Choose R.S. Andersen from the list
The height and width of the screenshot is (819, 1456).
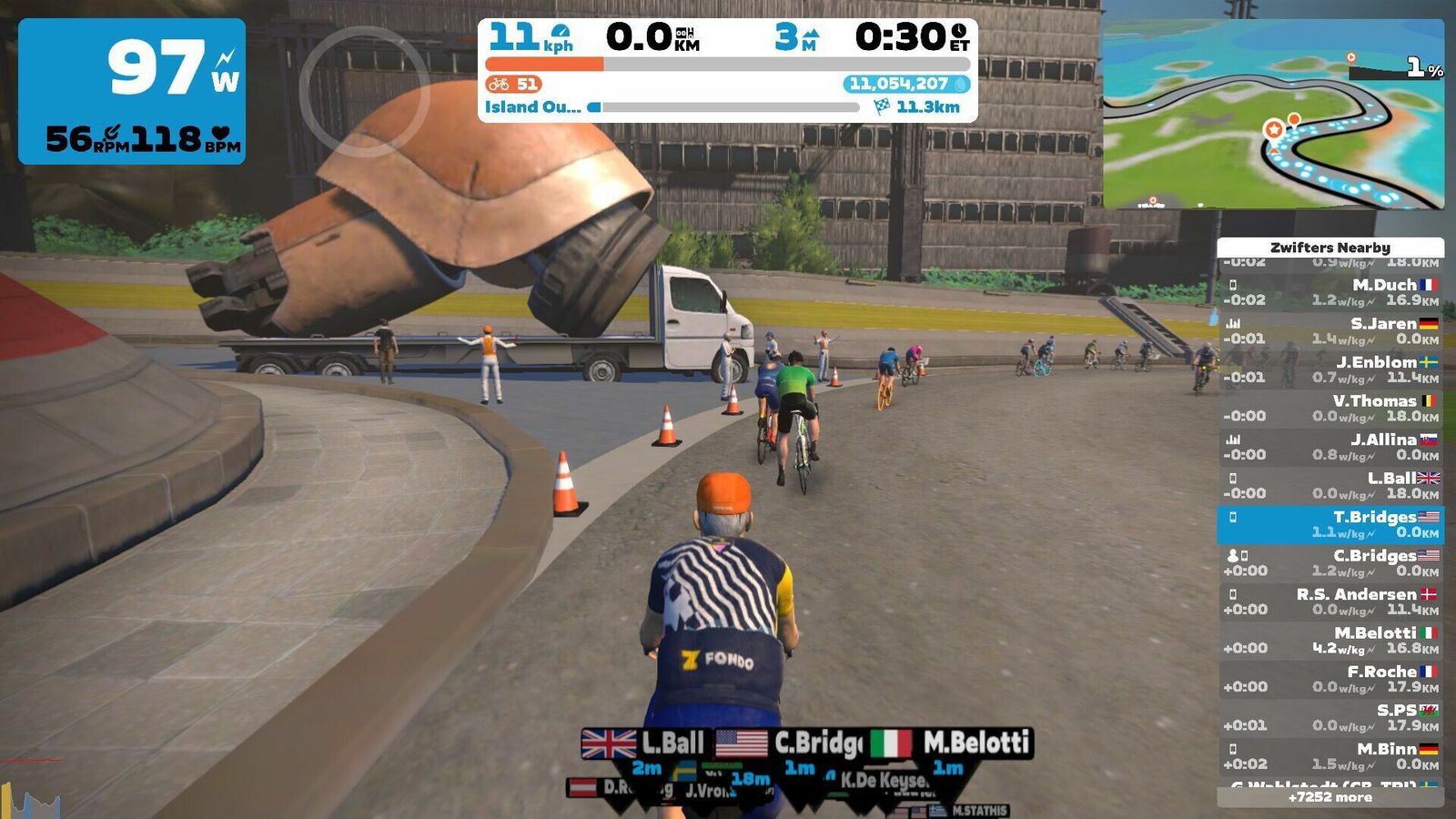coord(1330,602)
